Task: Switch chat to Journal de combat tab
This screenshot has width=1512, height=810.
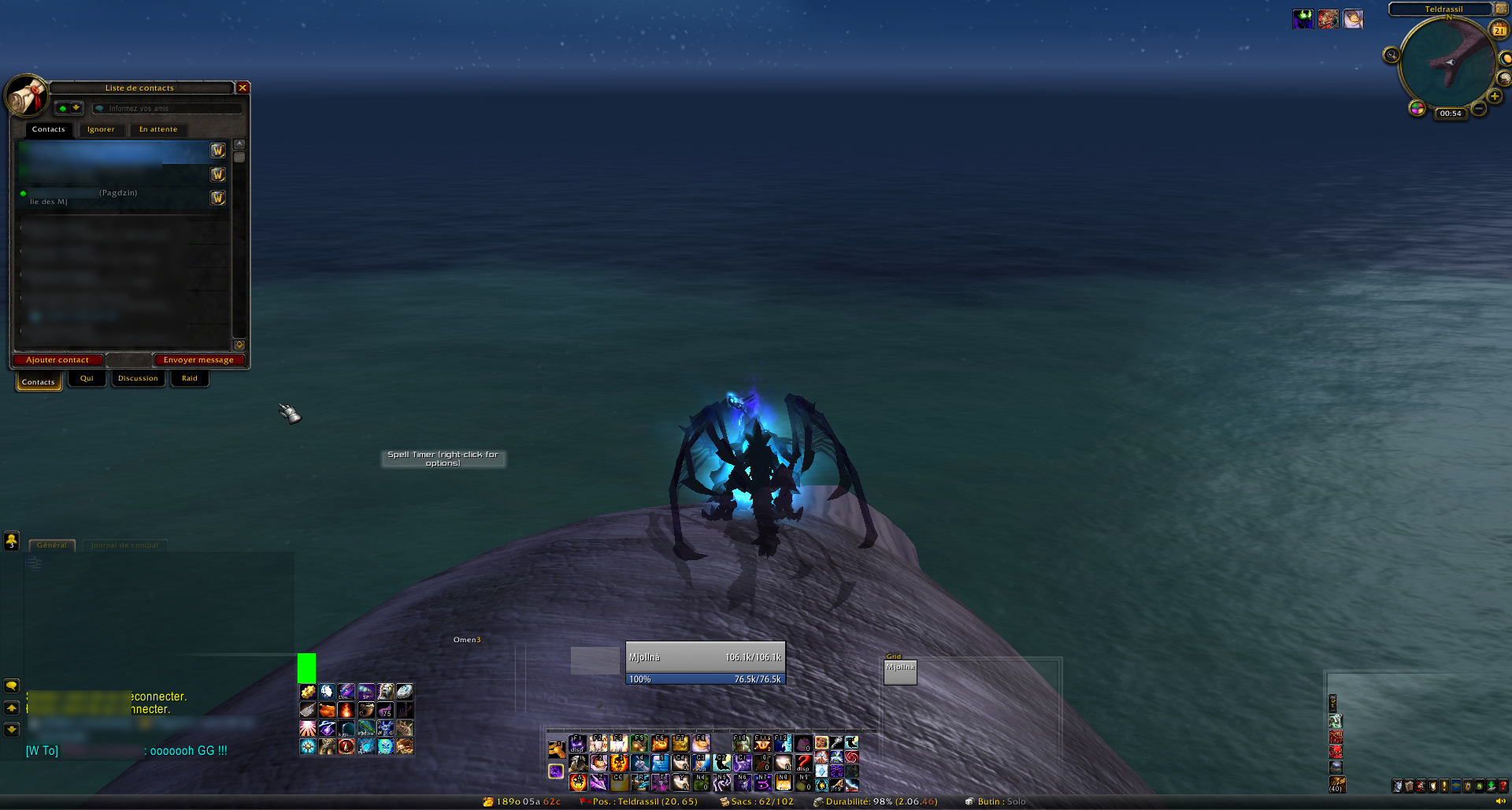Action: click(124, 545)
